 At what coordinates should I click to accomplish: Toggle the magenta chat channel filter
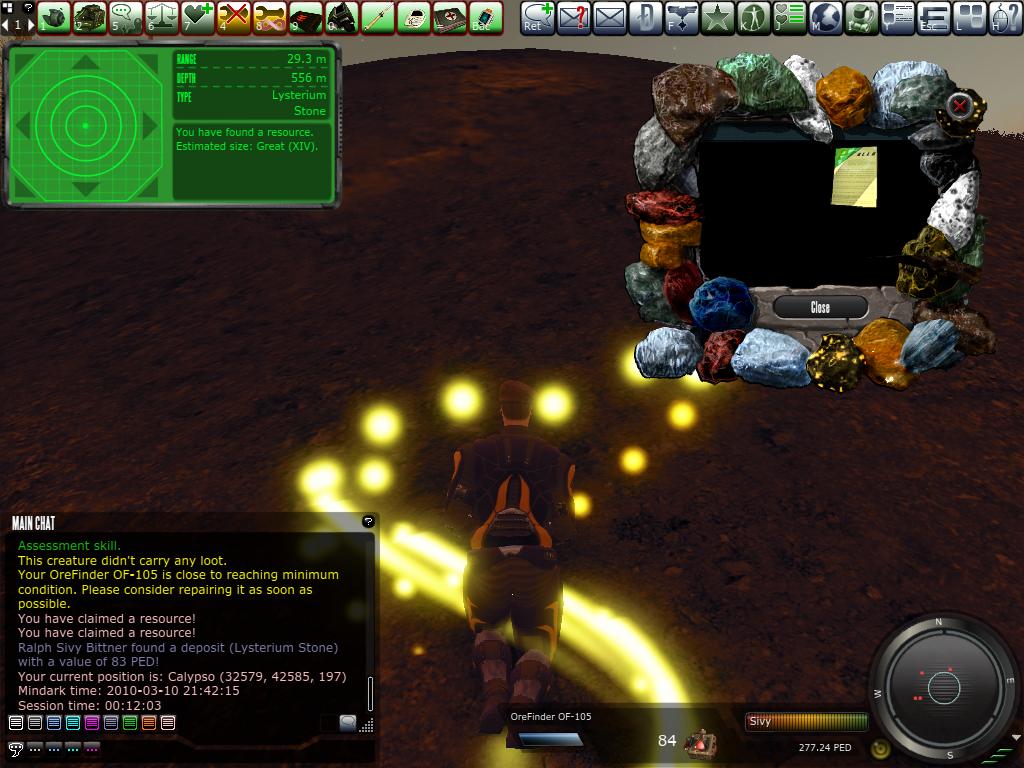coord(92,722)
